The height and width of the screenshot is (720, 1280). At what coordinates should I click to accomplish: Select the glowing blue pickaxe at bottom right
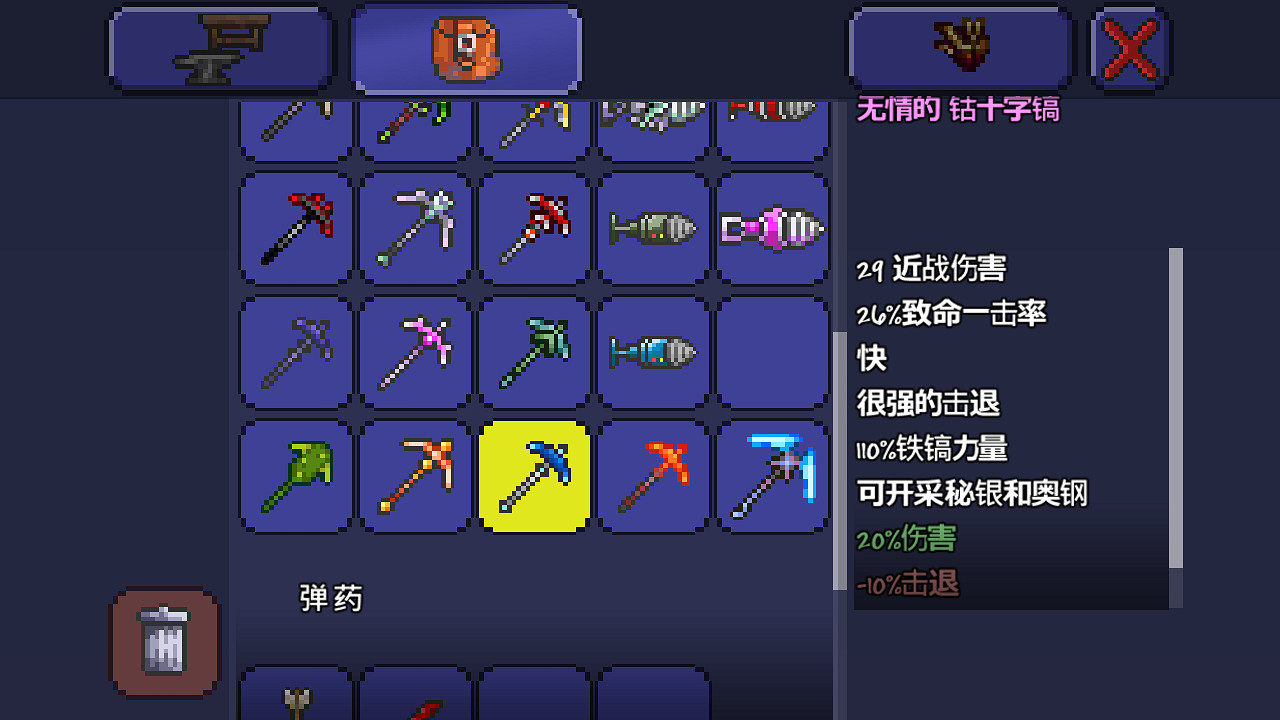coord(773,477)
